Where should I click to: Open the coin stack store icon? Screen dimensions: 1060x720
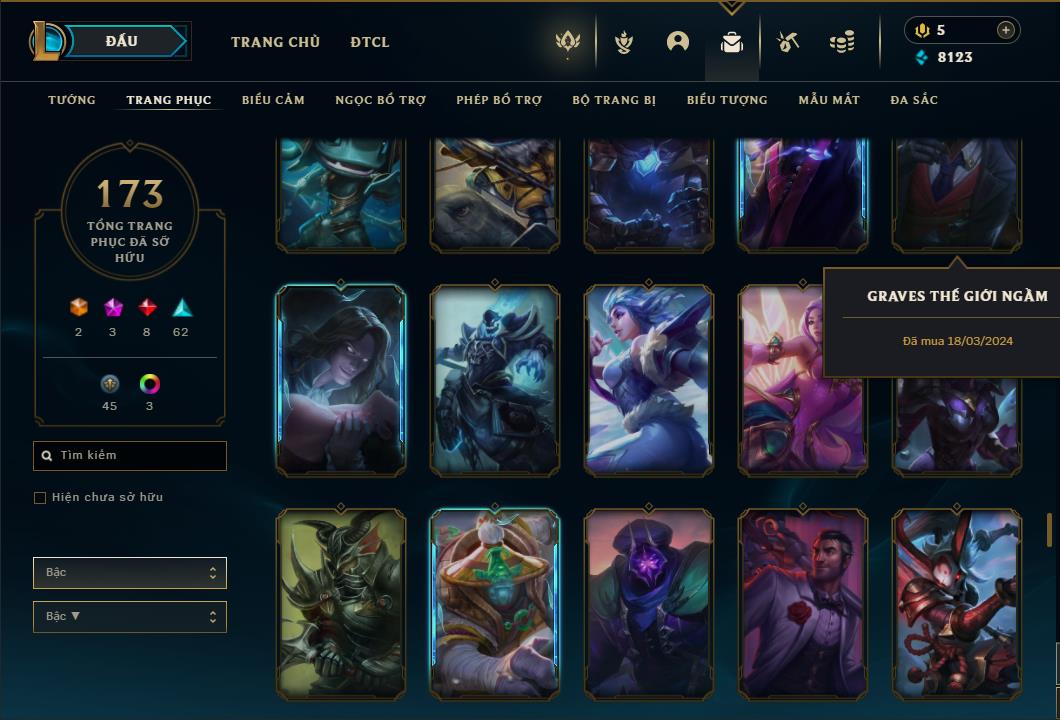pos(842,42)
